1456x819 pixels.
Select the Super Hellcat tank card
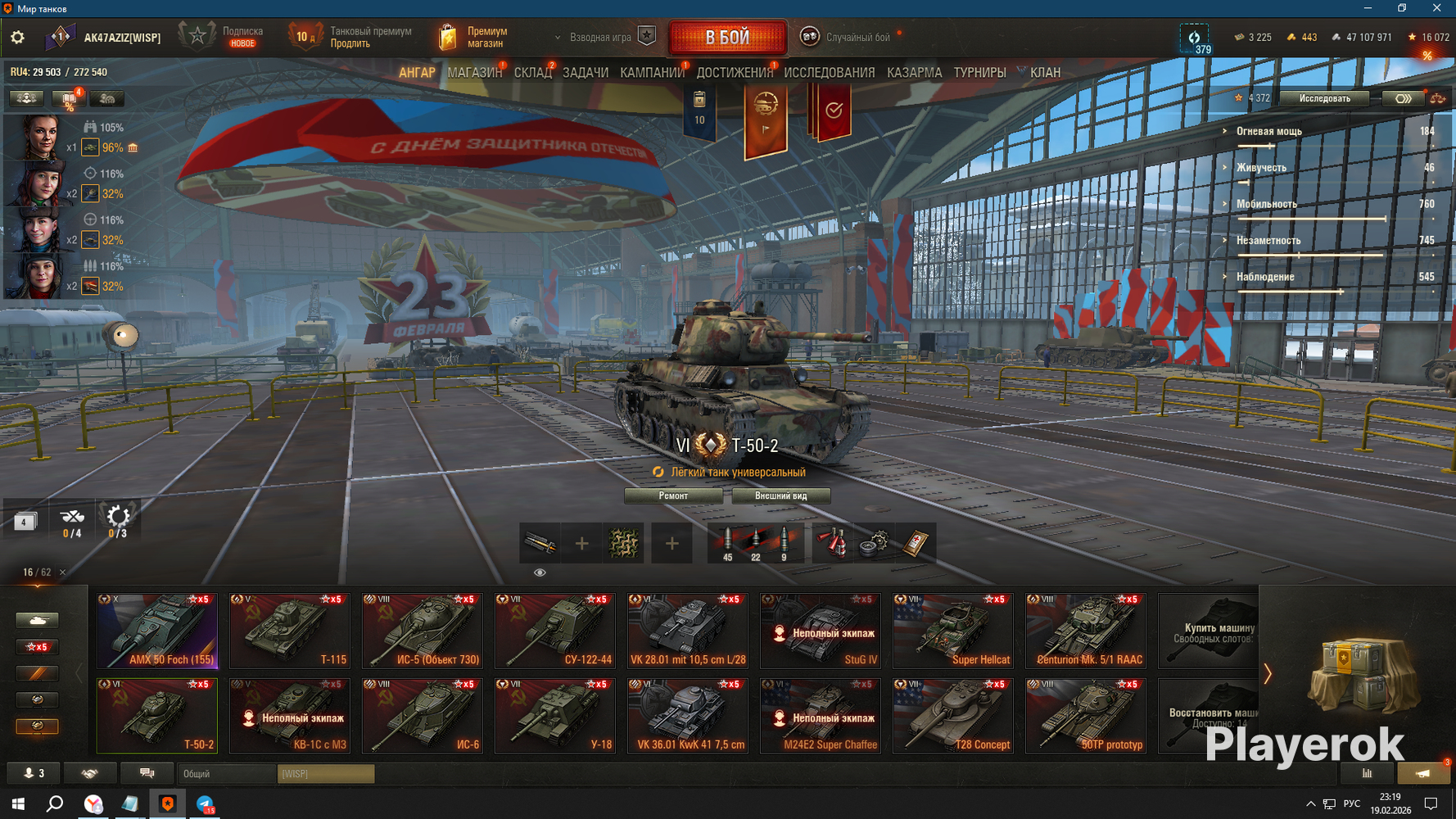click(953, 631)
